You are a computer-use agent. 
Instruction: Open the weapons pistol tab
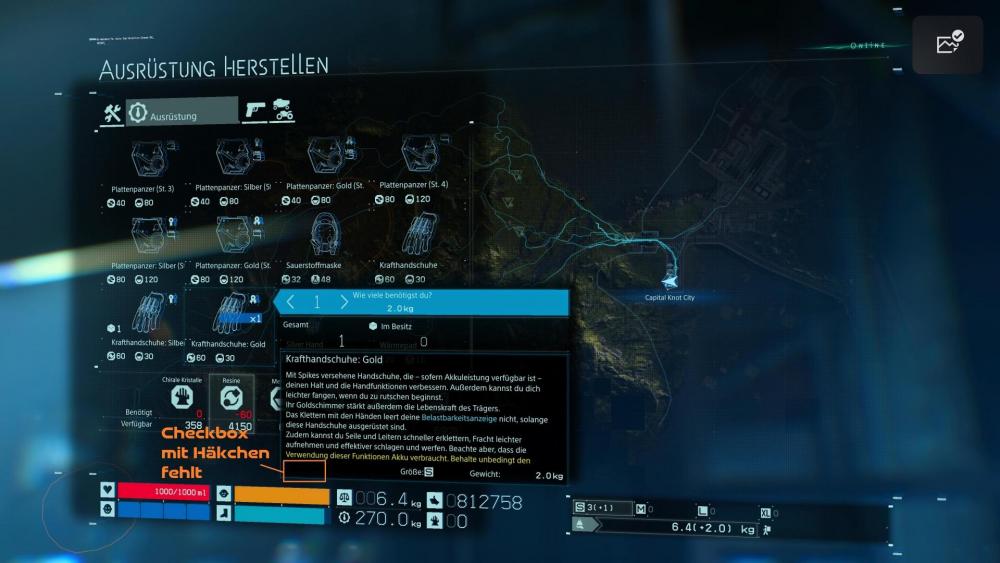[x=256, y=112]
